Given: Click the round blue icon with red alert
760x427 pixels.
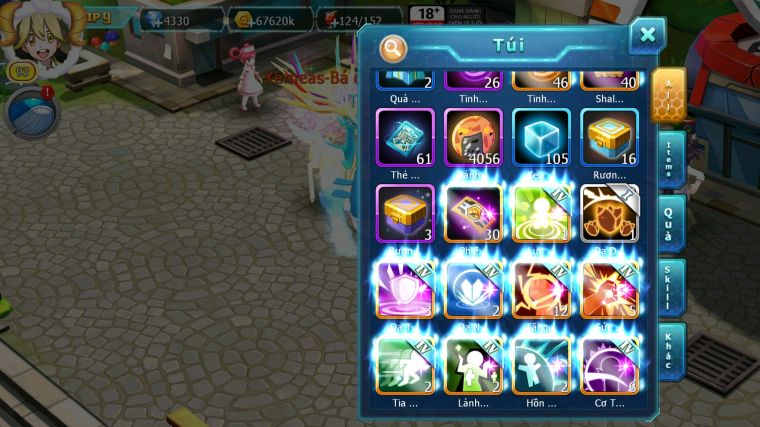Looking at the screenshot, I should (x=32, y=111).
